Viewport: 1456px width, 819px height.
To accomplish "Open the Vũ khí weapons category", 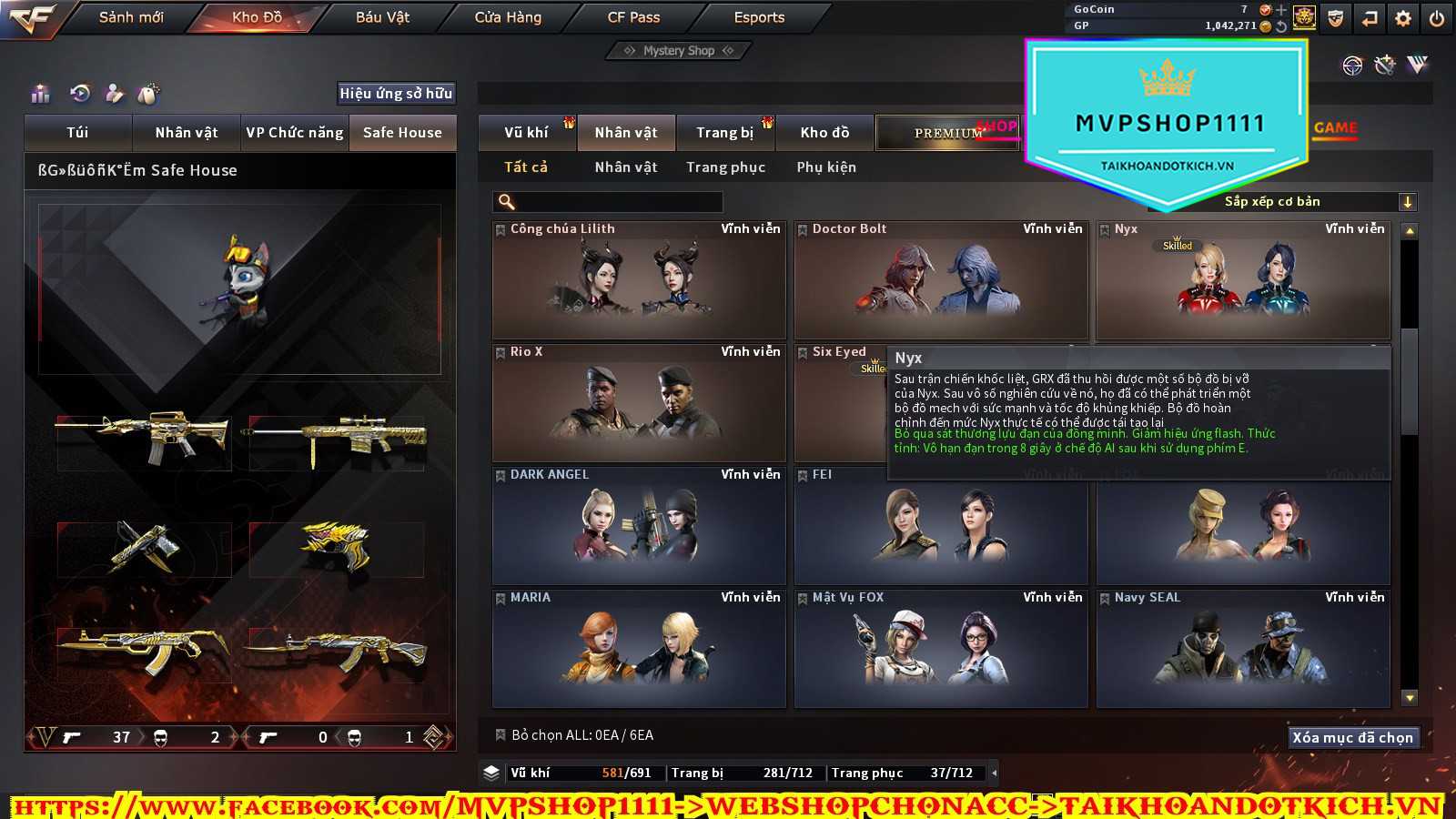I will (526, 133).
